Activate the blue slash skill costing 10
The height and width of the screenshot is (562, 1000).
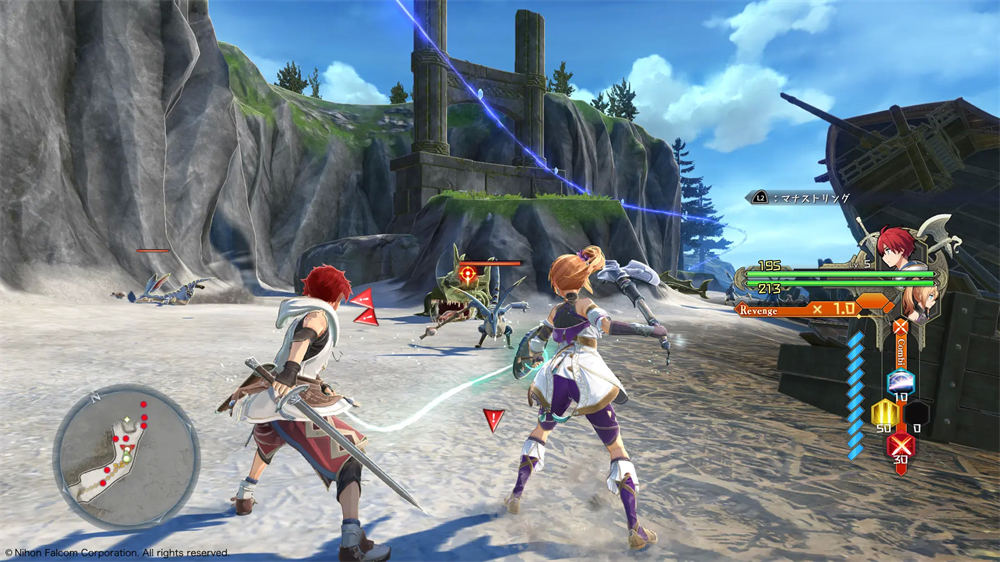900,382
